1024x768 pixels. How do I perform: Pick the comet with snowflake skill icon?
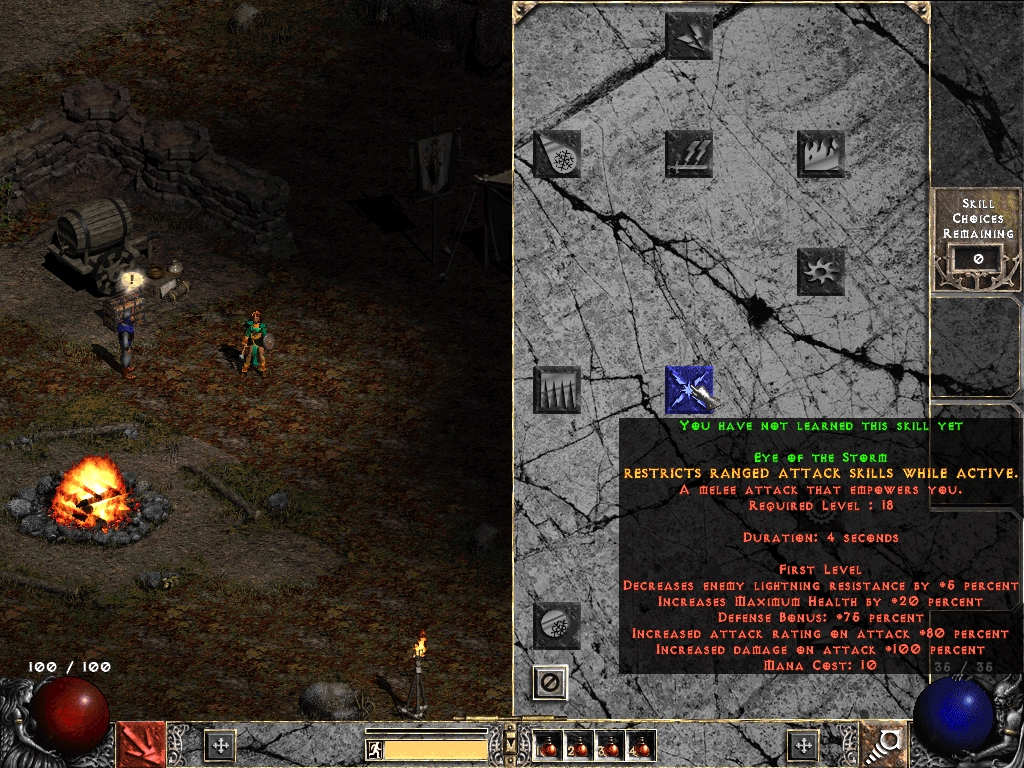pyautogui.click(x=557, y=154)
